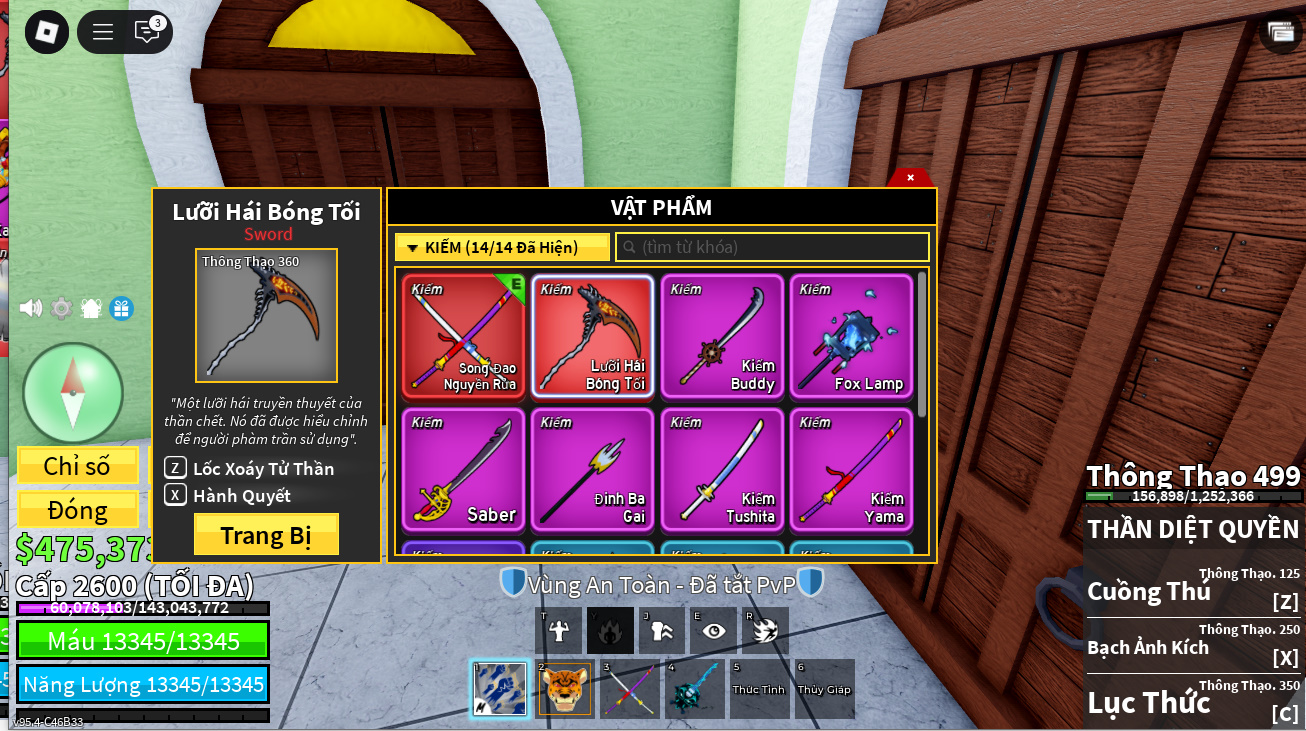Image resolution: width=1306 pixels, height=731 pixels.
Task: Activate the eye observation ability icon
Action: tap(713, 631)
